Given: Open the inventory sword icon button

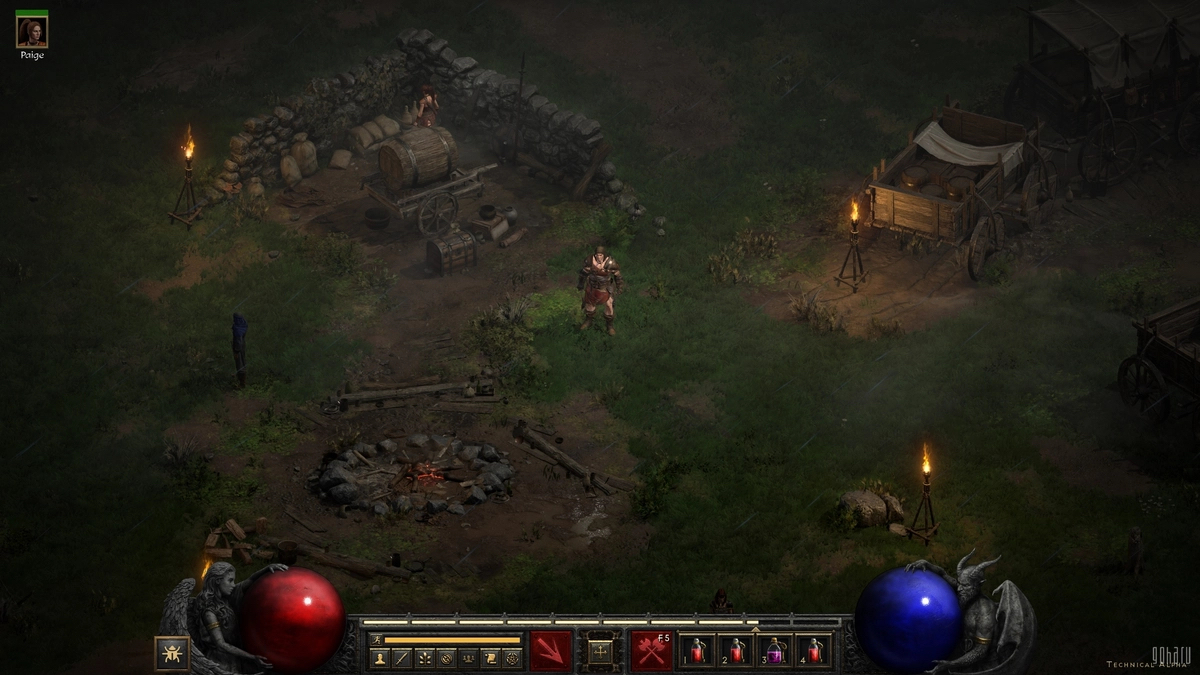Looking at the screenshot, I should click(x=401, y=658).
